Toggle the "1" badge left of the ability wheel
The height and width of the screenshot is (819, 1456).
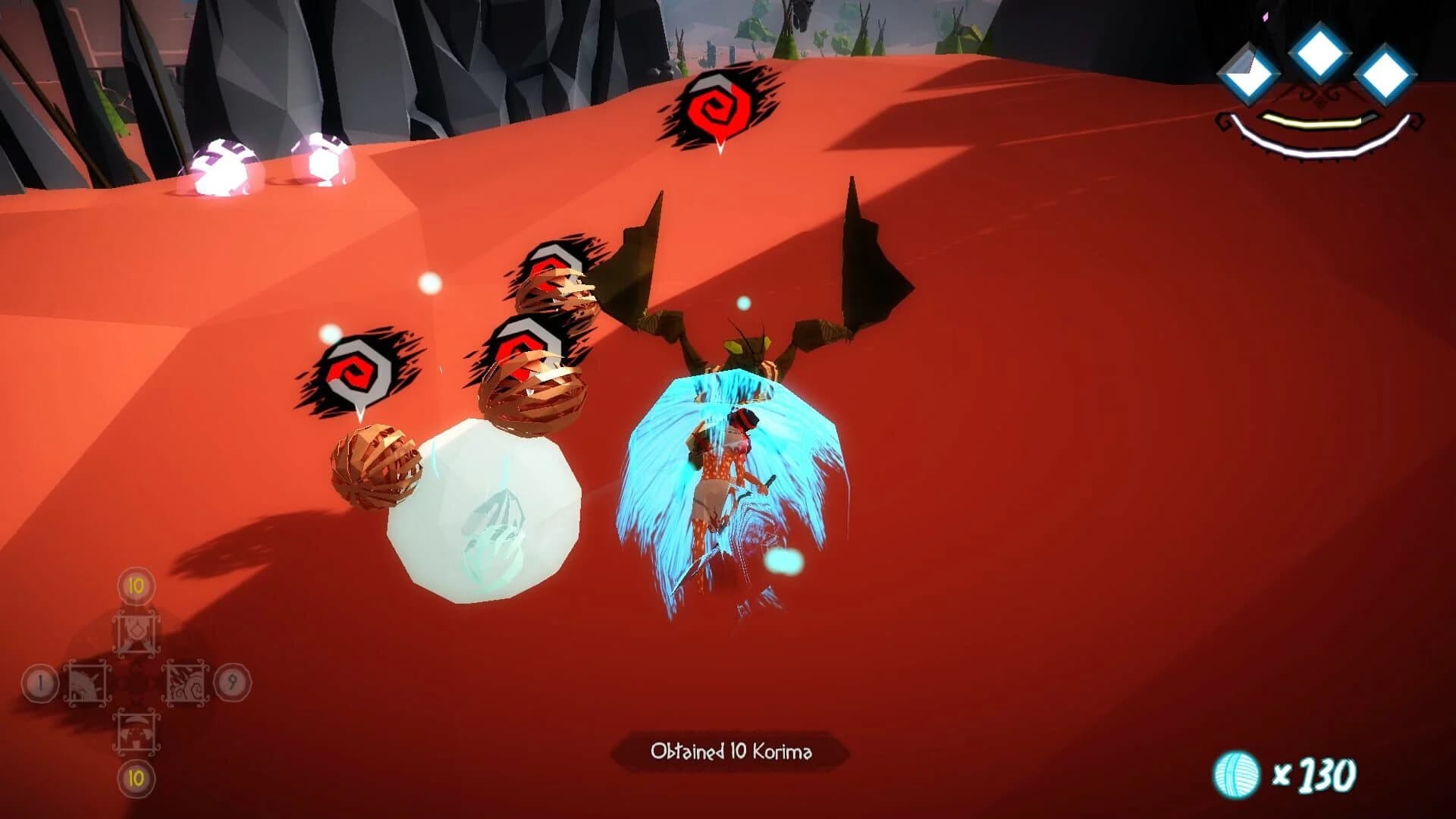coord(39,682)
